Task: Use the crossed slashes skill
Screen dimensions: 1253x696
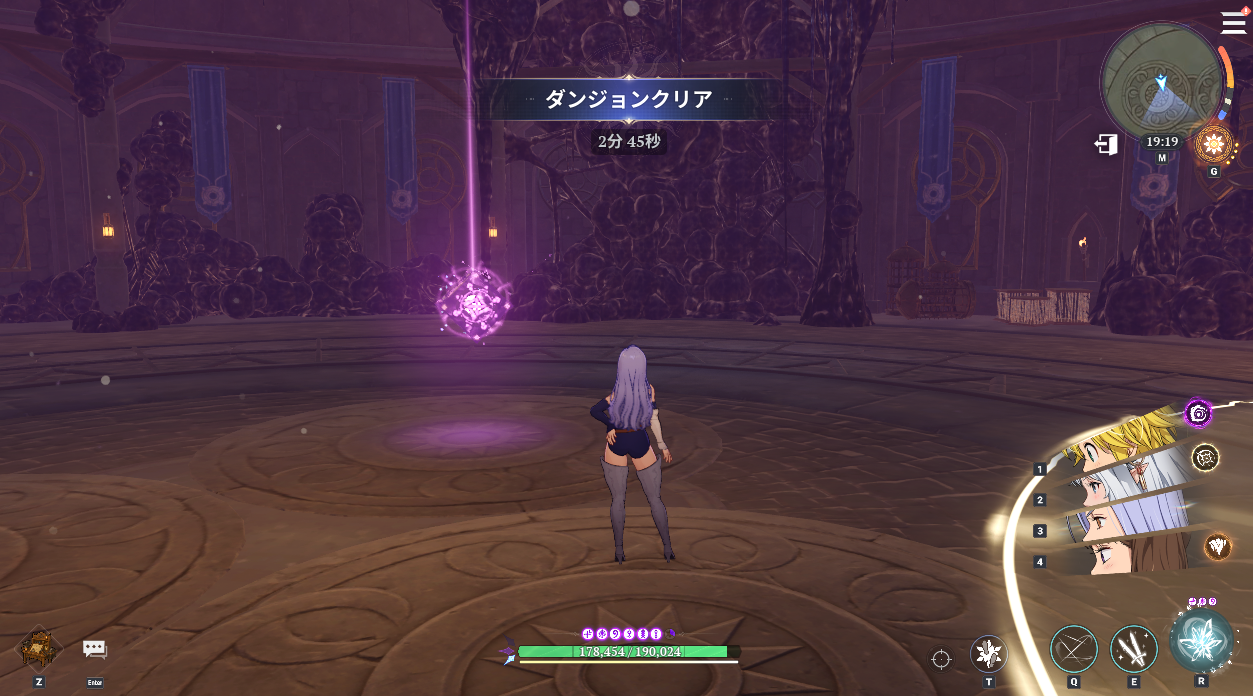Action: coord(1073,649)
